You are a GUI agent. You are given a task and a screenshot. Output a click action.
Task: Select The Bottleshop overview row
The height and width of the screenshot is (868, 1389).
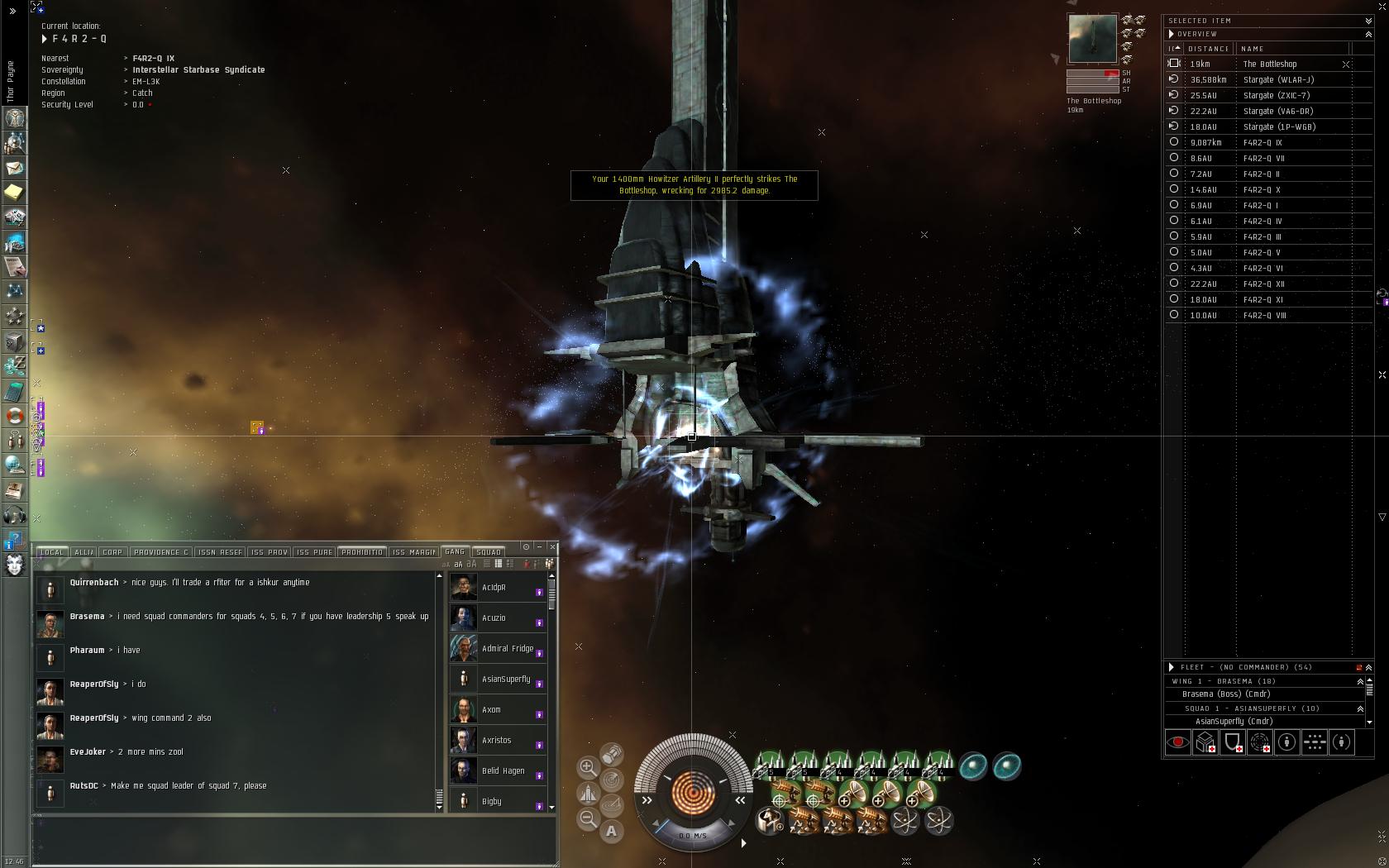(1270, 64)
